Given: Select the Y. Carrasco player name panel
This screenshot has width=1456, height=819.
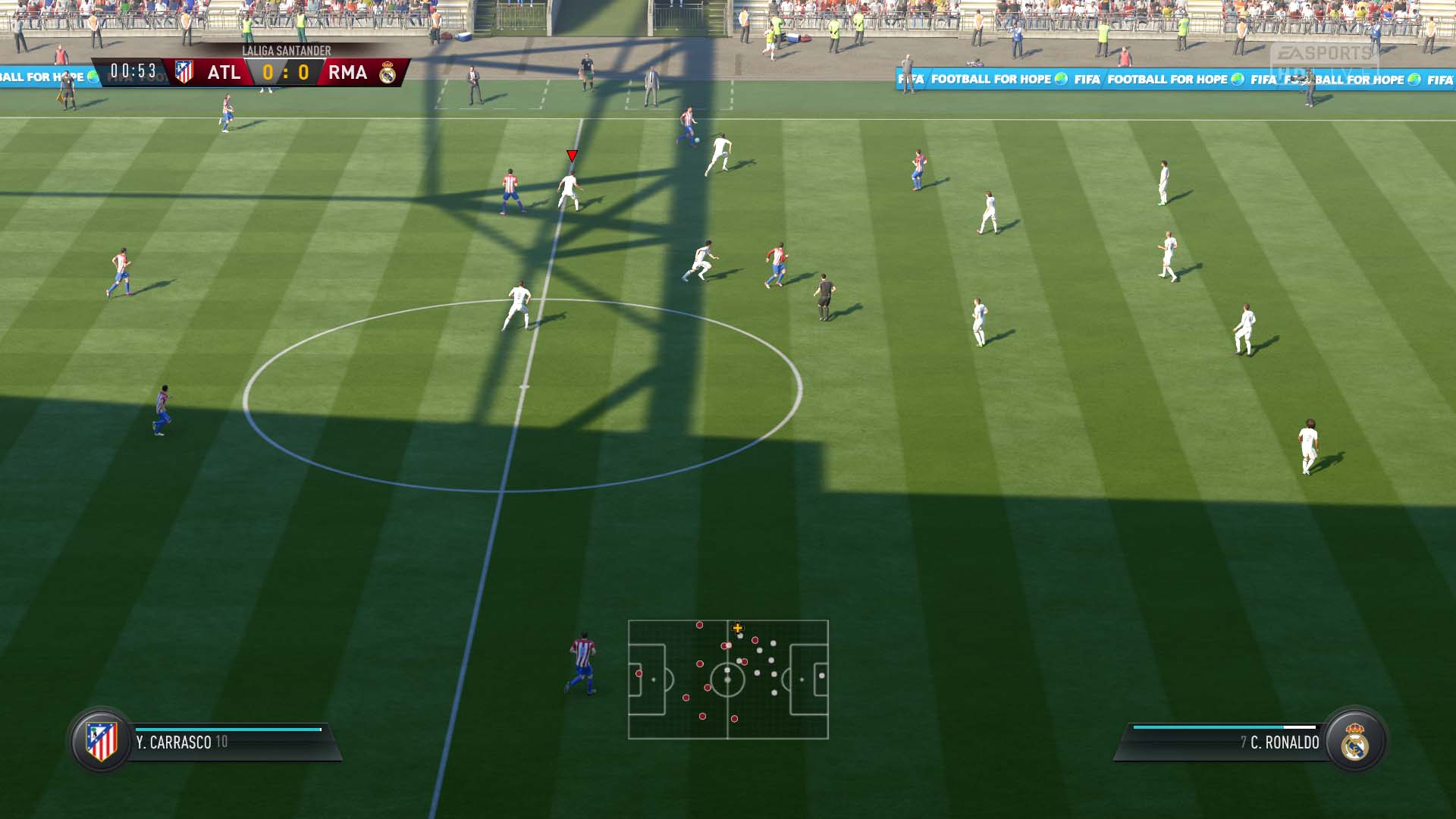Looking at the screenshot, I should pos(227,742).
